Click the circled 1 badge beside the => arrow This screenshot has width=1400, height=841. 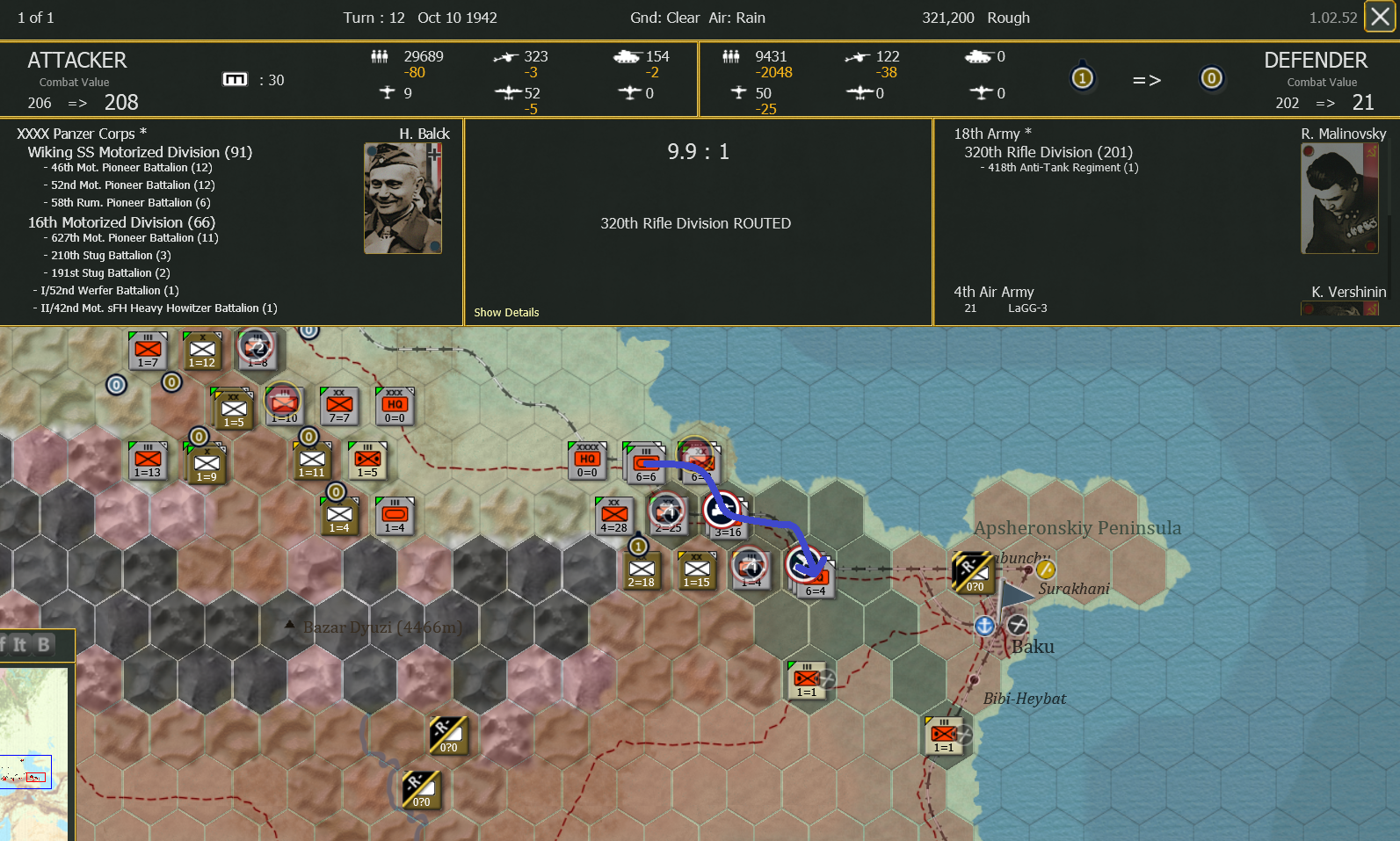(1083, 78)
